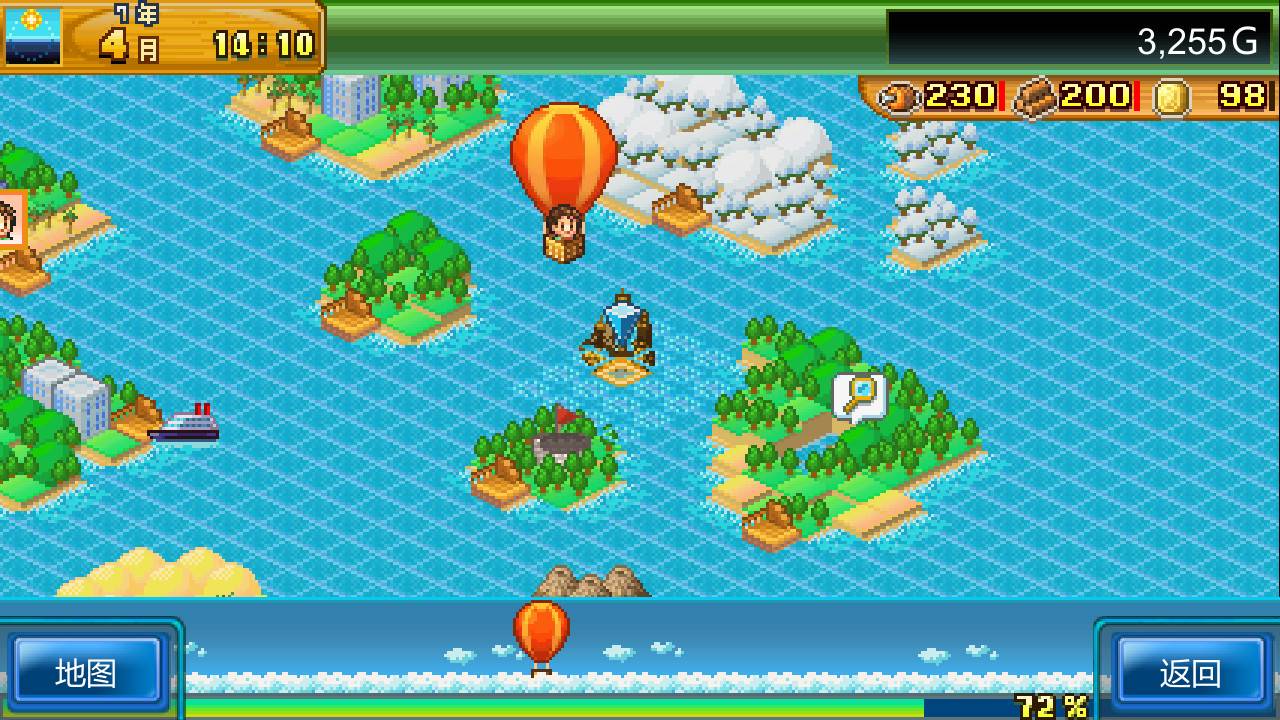Open the weather panel with the sun icon

(x=33, y=35)
